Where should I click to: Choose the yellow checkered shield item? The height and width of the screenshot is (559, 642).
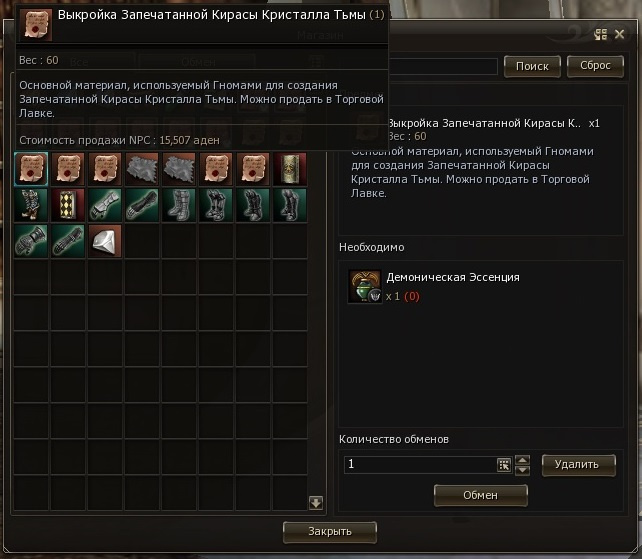68,203
